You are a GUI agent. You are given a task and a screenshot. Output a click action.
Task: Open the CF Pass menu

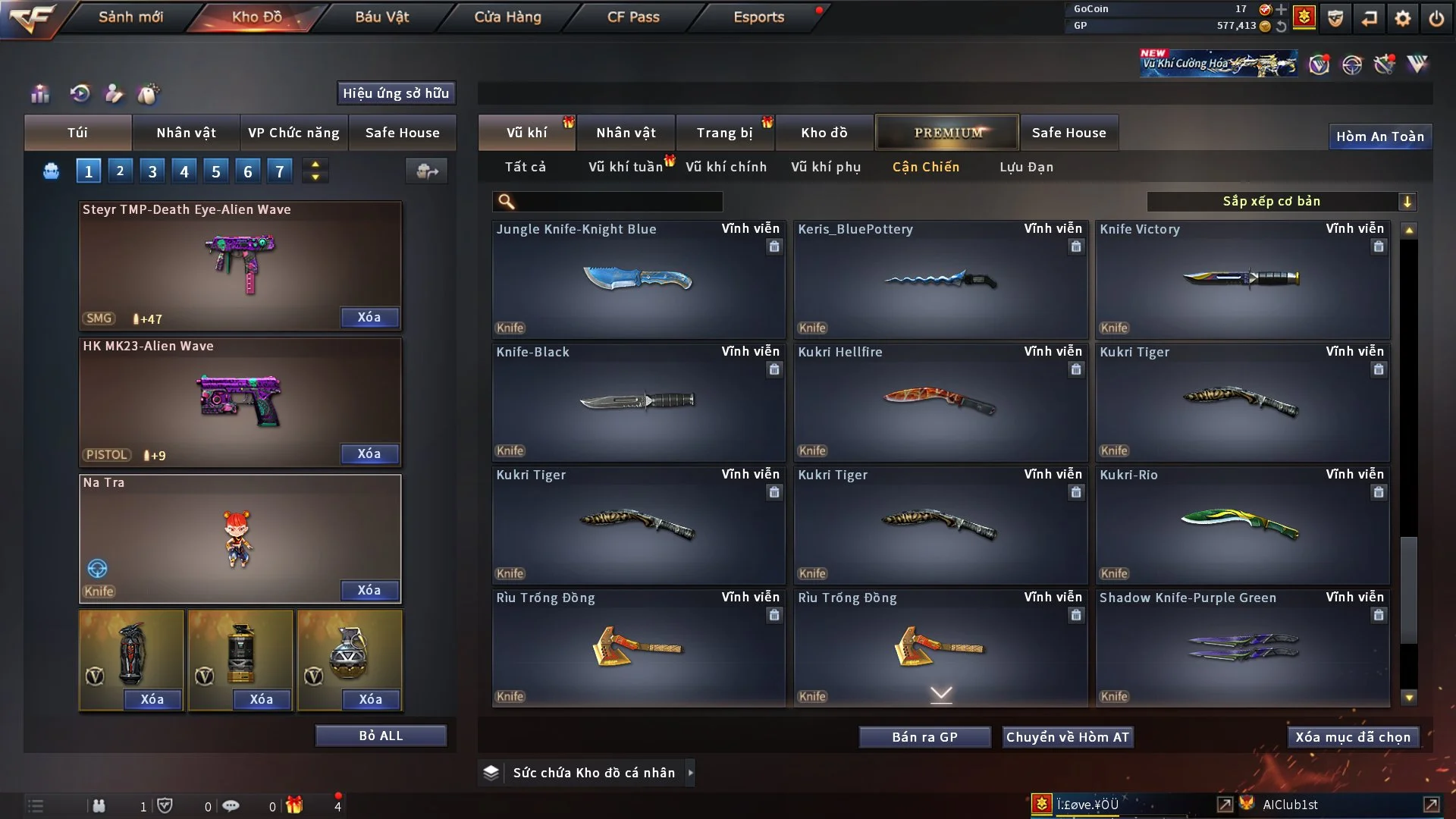point(633,17)
